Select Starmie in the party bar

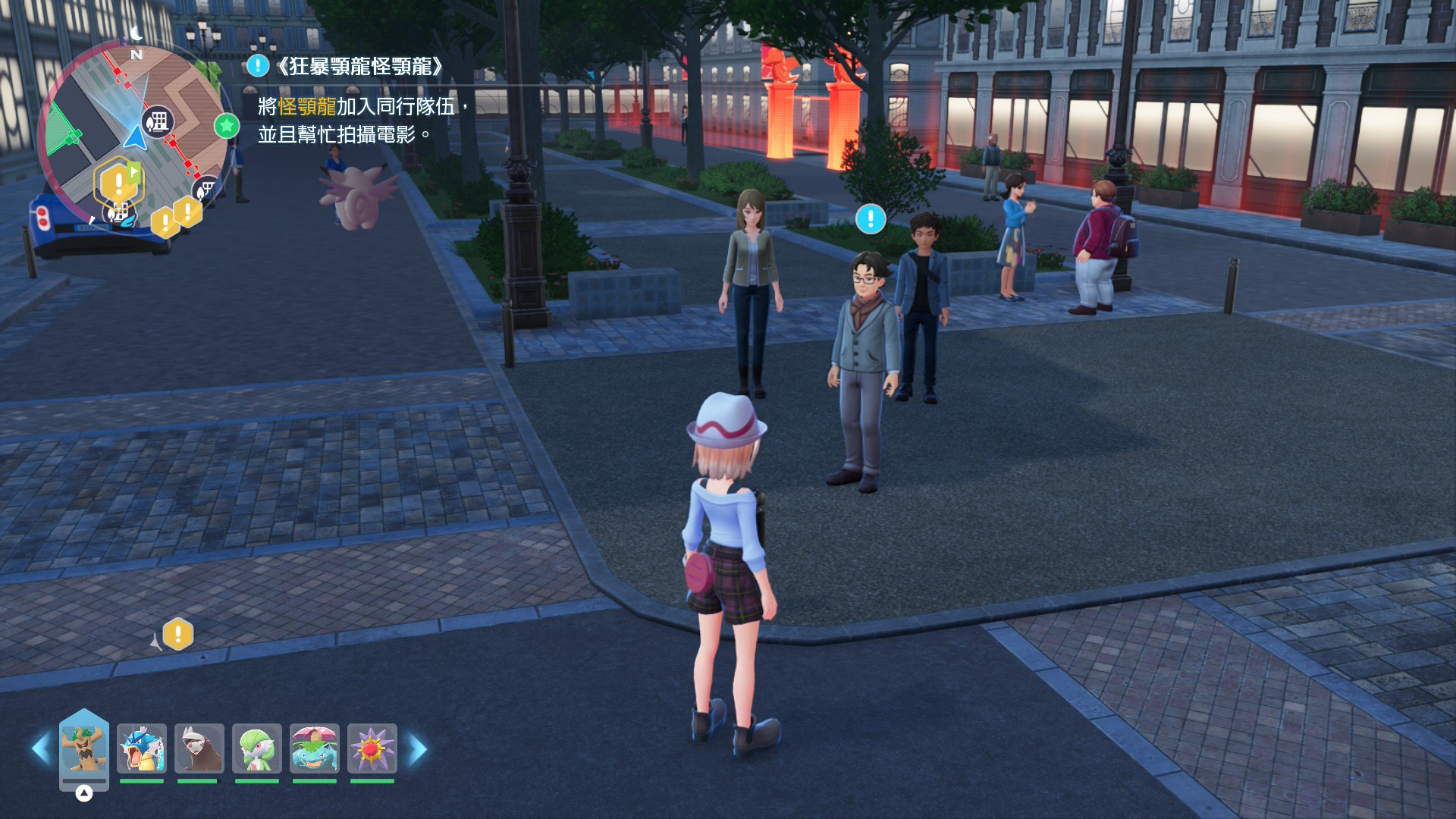click(x=372, y=748)
